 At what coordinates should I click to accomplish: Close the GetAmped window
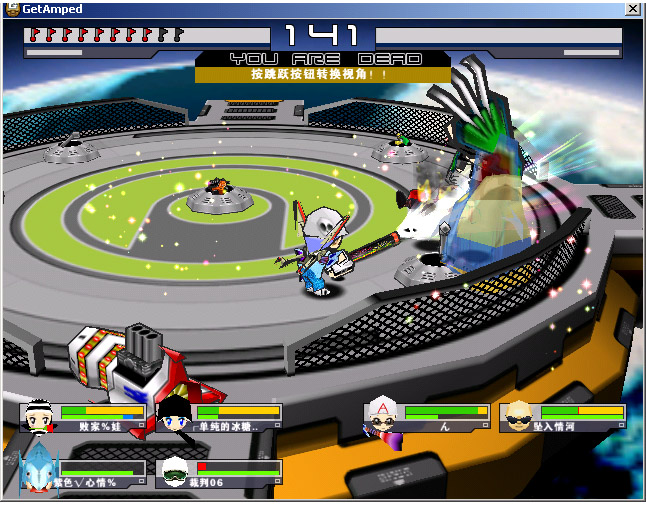(632, 9)
